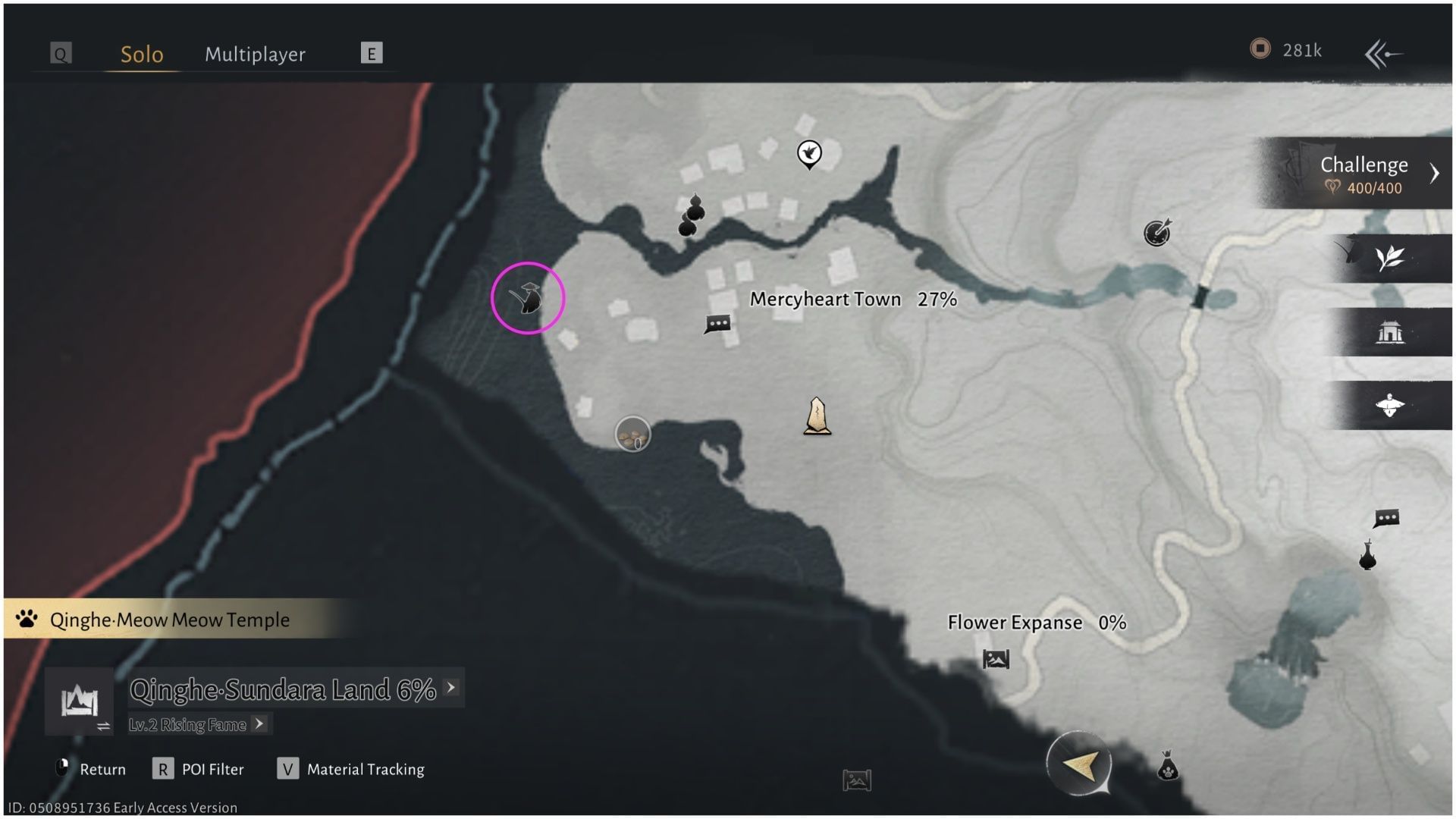The image size is (1456, 819).
Task: Open the dart target activity marker
Action: [x=1156, y=234]
